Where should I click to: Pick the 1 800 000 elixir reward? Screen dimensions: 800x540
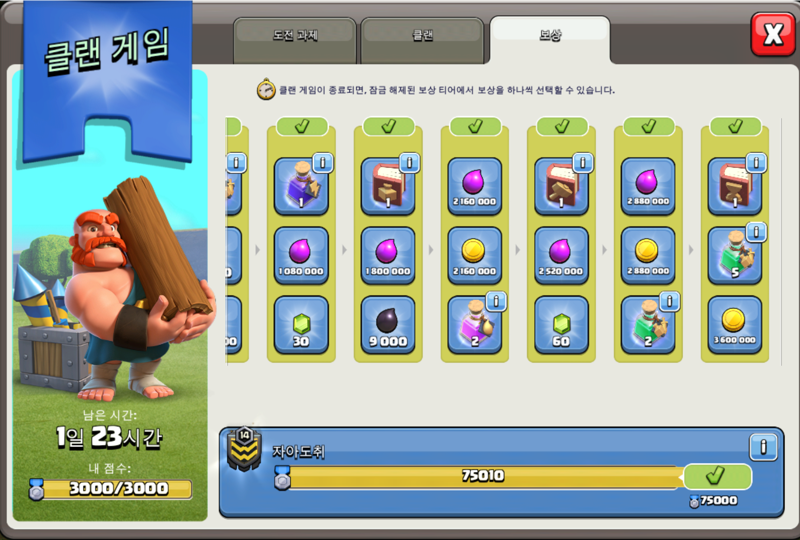coord(388,255)
